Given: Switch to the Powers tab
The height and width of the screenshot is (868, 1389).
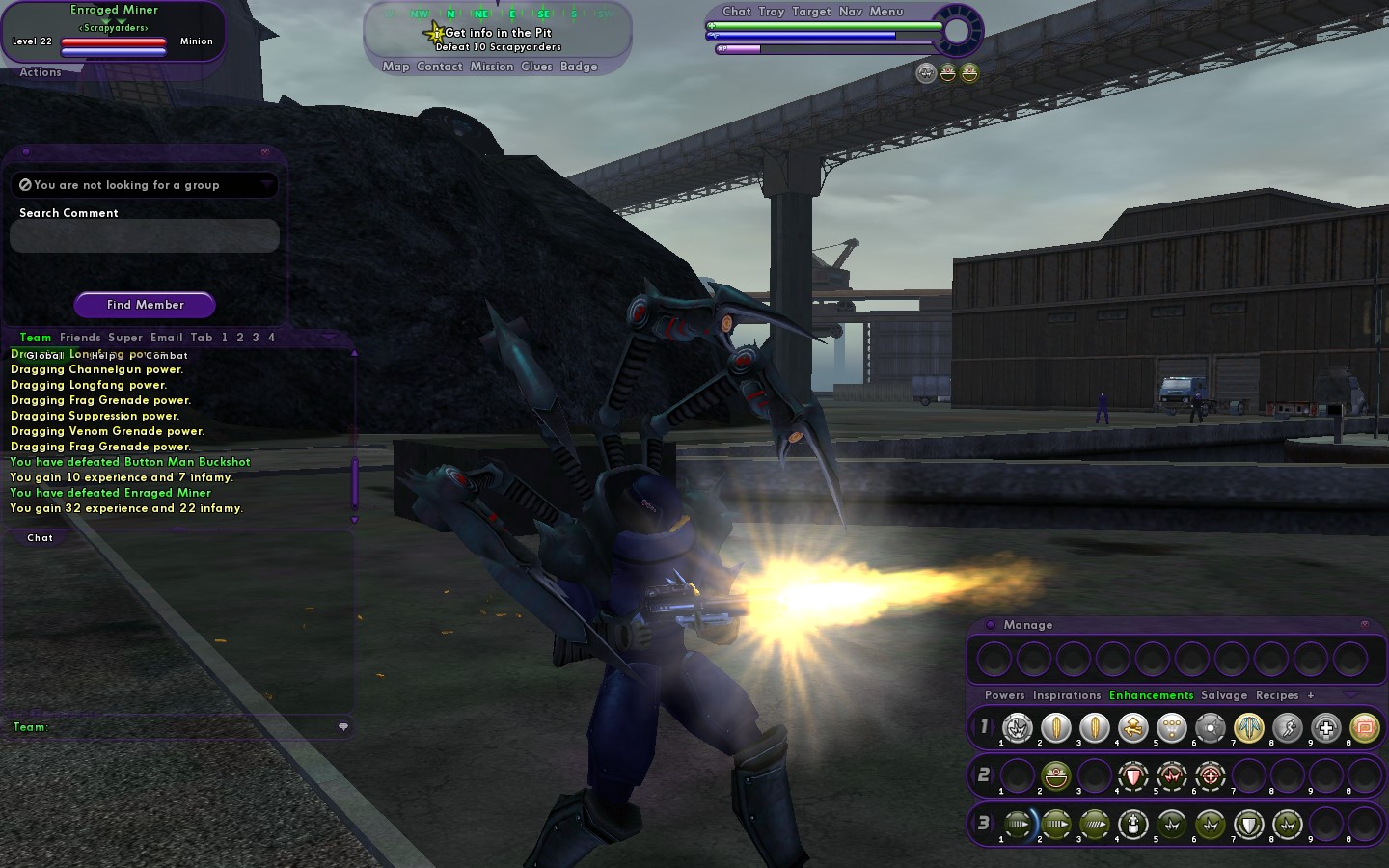Looking at the screenshot, I should click(1004, 695).
